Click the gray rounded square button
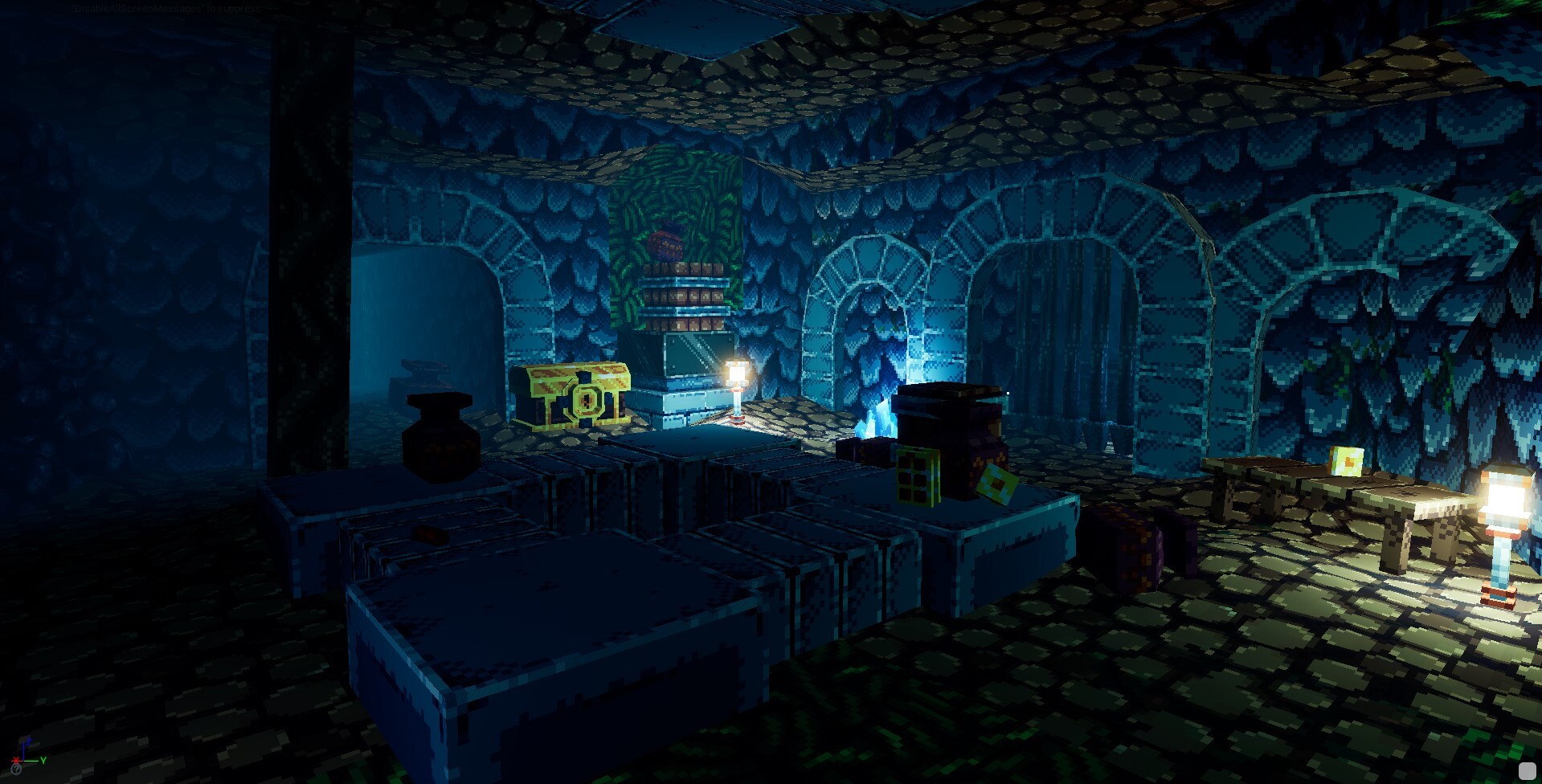The image size is (1542, 784). [1527, 770]
